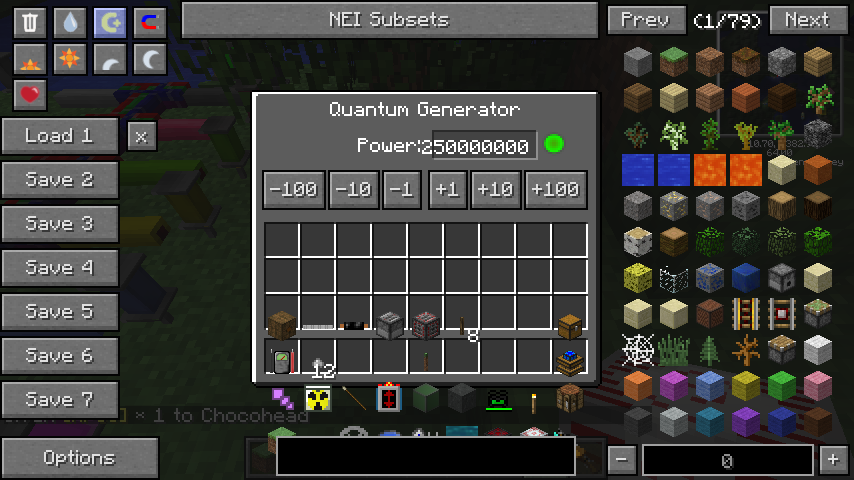Go to the Next item page
The height and width of the screenshot is (480, 854).
(x=806, y=19)
